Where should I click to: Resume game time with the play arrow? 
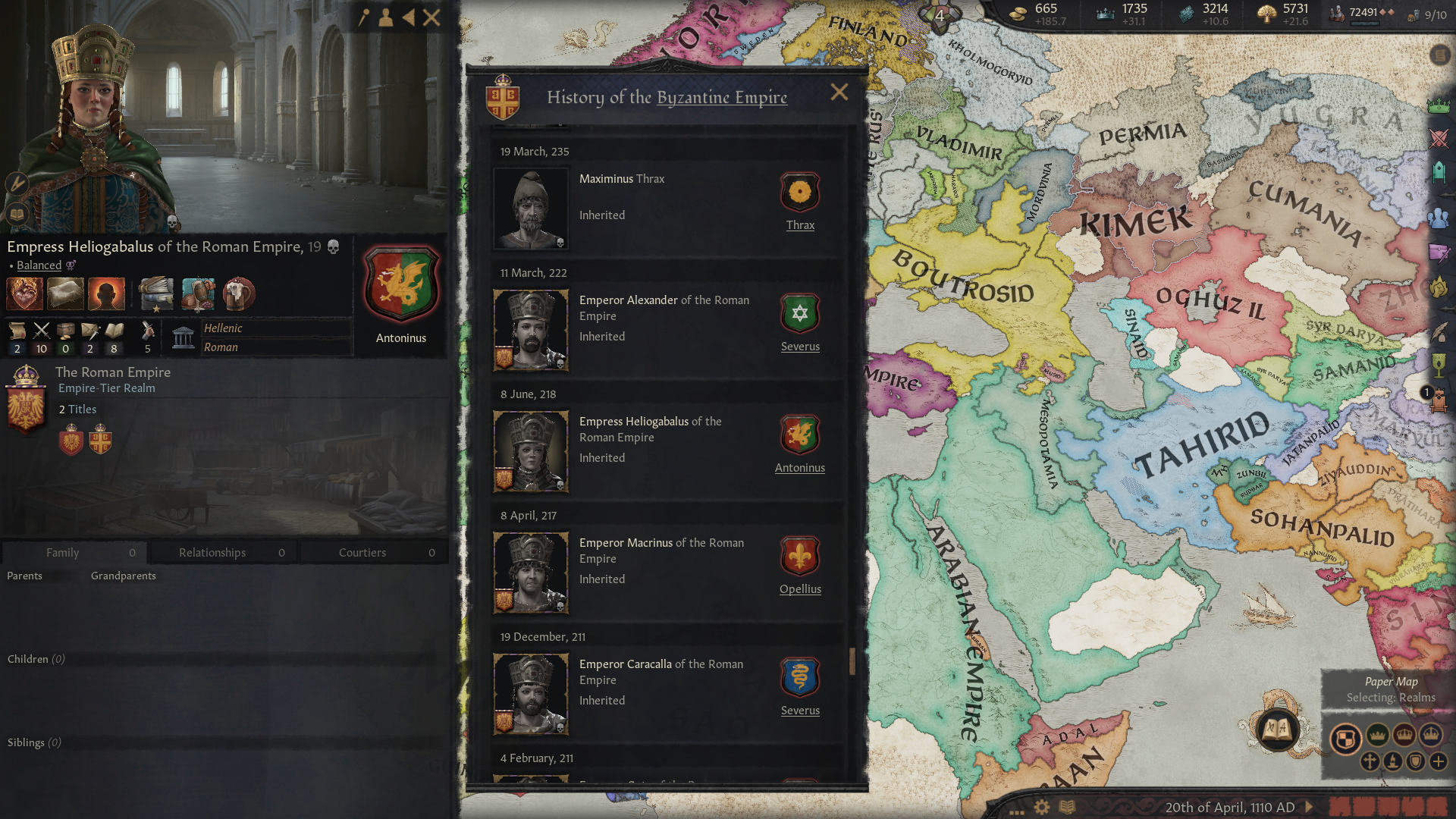(1309, 807)
